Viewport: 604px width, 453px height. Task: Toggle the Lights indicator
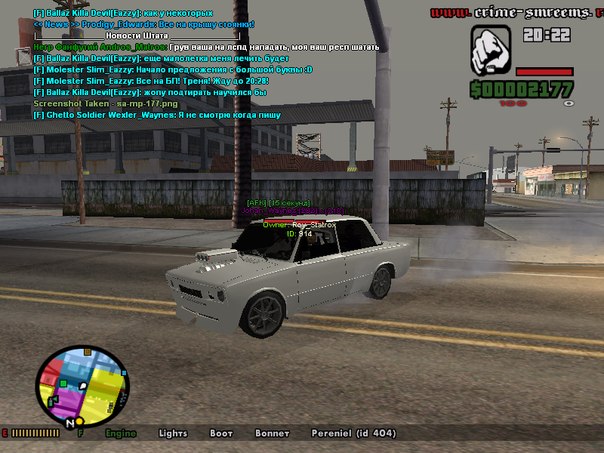[173, 434]
